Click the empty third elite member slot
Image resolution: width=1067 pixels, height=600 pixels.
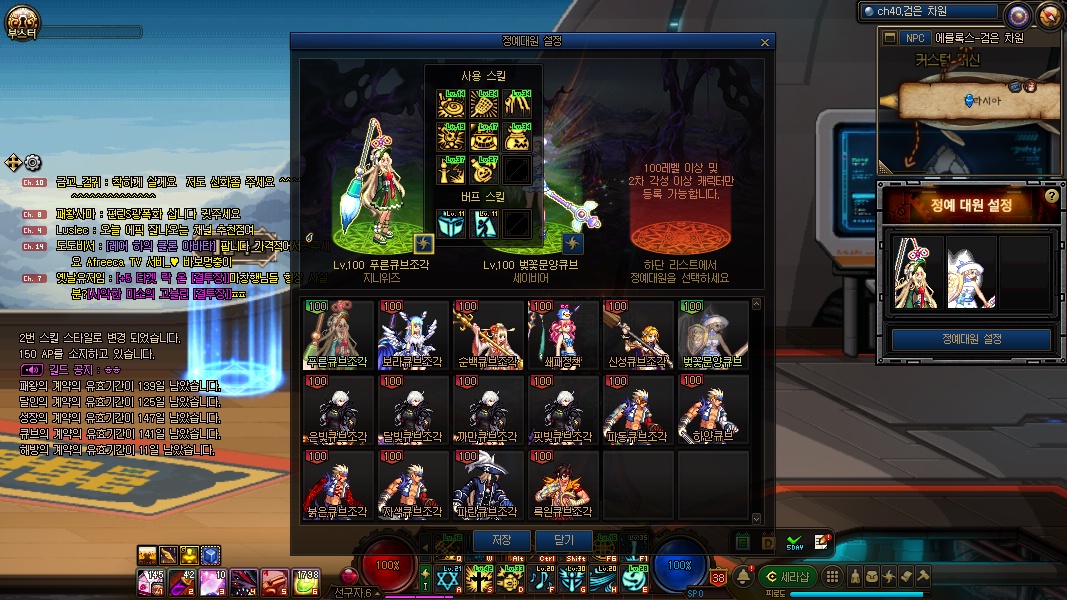pyautogui.click(x=1024, y=272)
